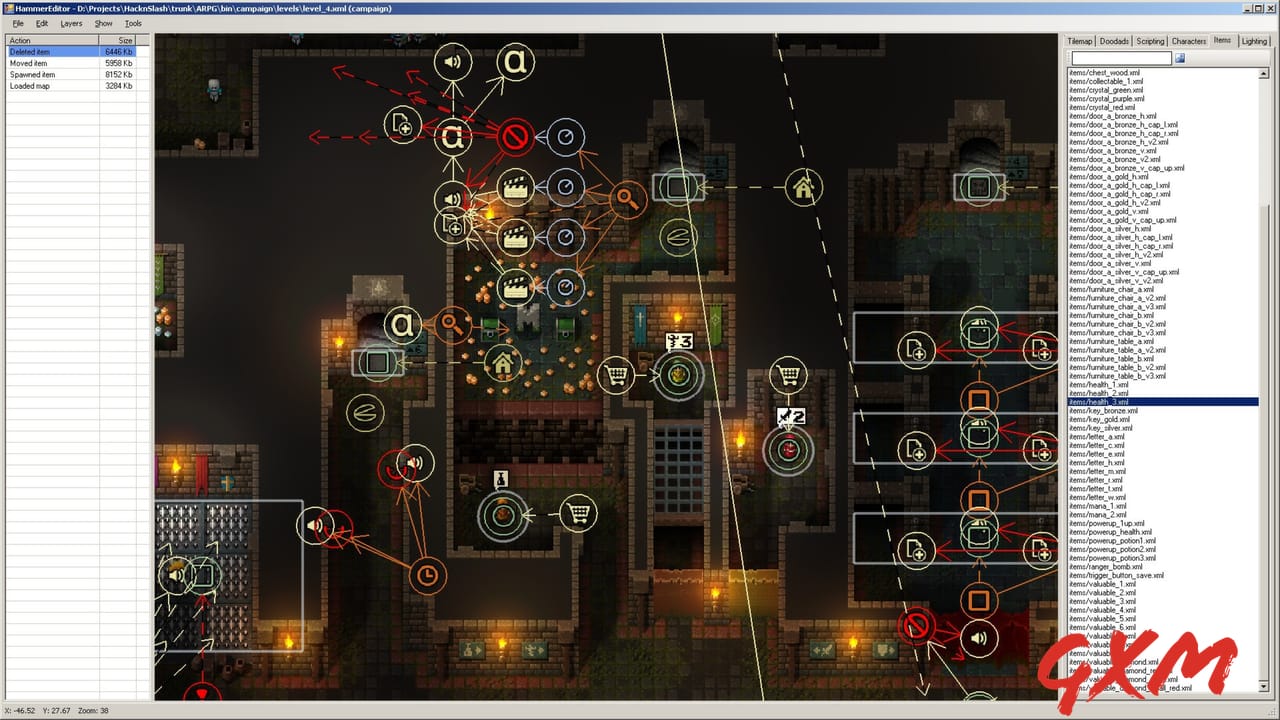Screen dimensions: 1280x720
Task: Open the search icon beside the items filter box
Action: pos(1182,58)
